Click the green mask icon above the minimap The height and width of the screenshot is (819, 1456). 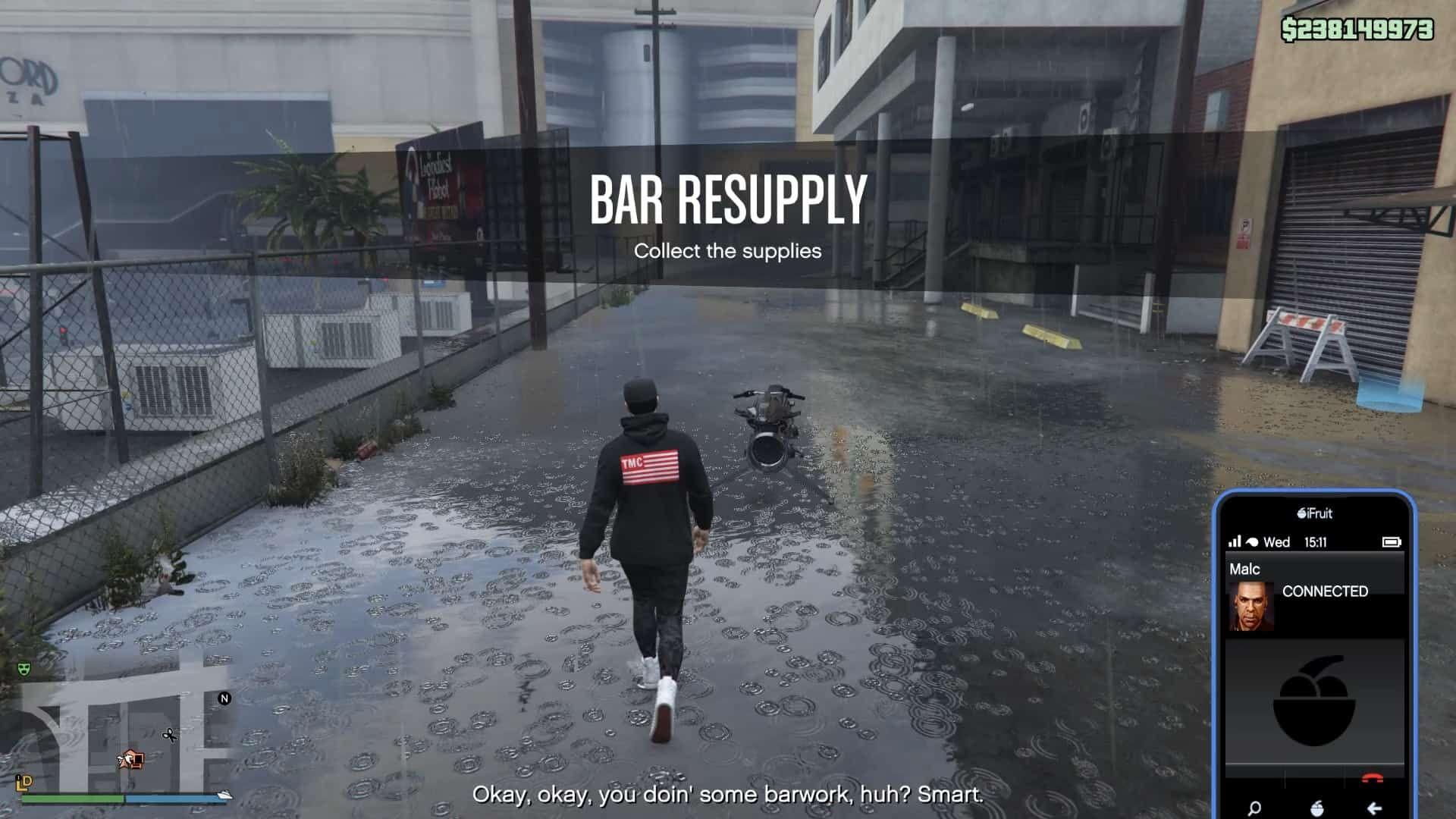click(x=24, y=670)
